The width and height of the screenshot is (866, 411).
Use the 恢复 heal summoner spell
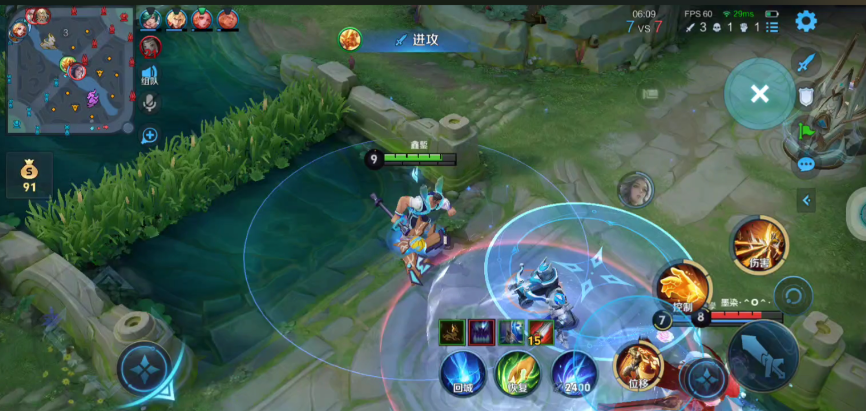(x=518, y=372)
